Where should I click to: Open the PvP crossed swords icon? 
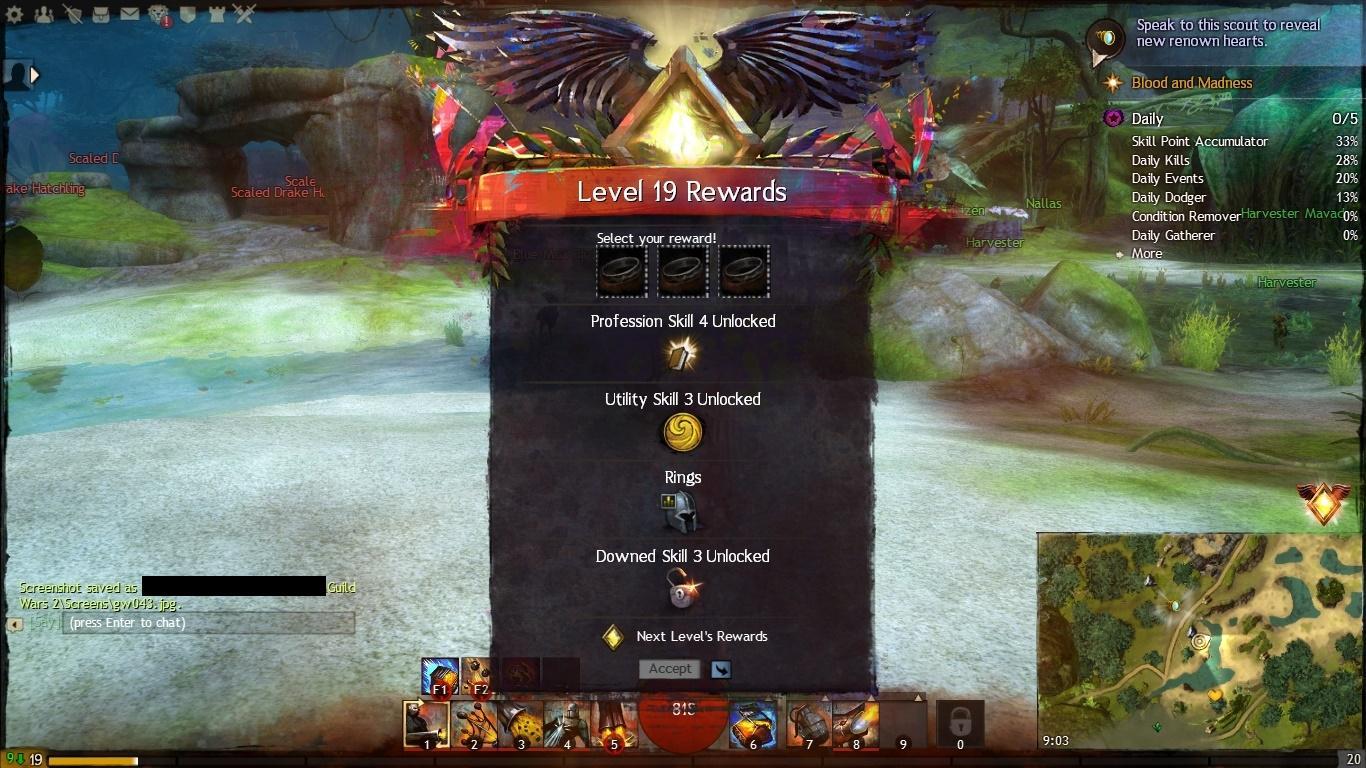[x=244, y=14]
